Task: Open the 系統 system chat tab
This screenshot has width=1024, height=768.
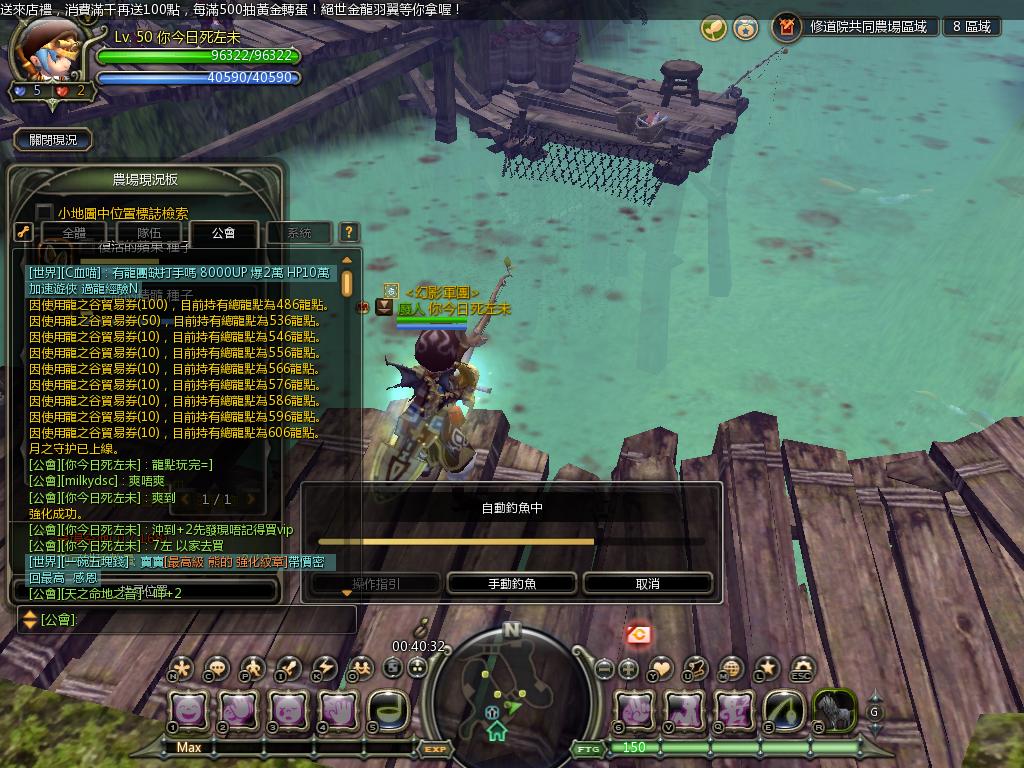Action: (299, 233)
